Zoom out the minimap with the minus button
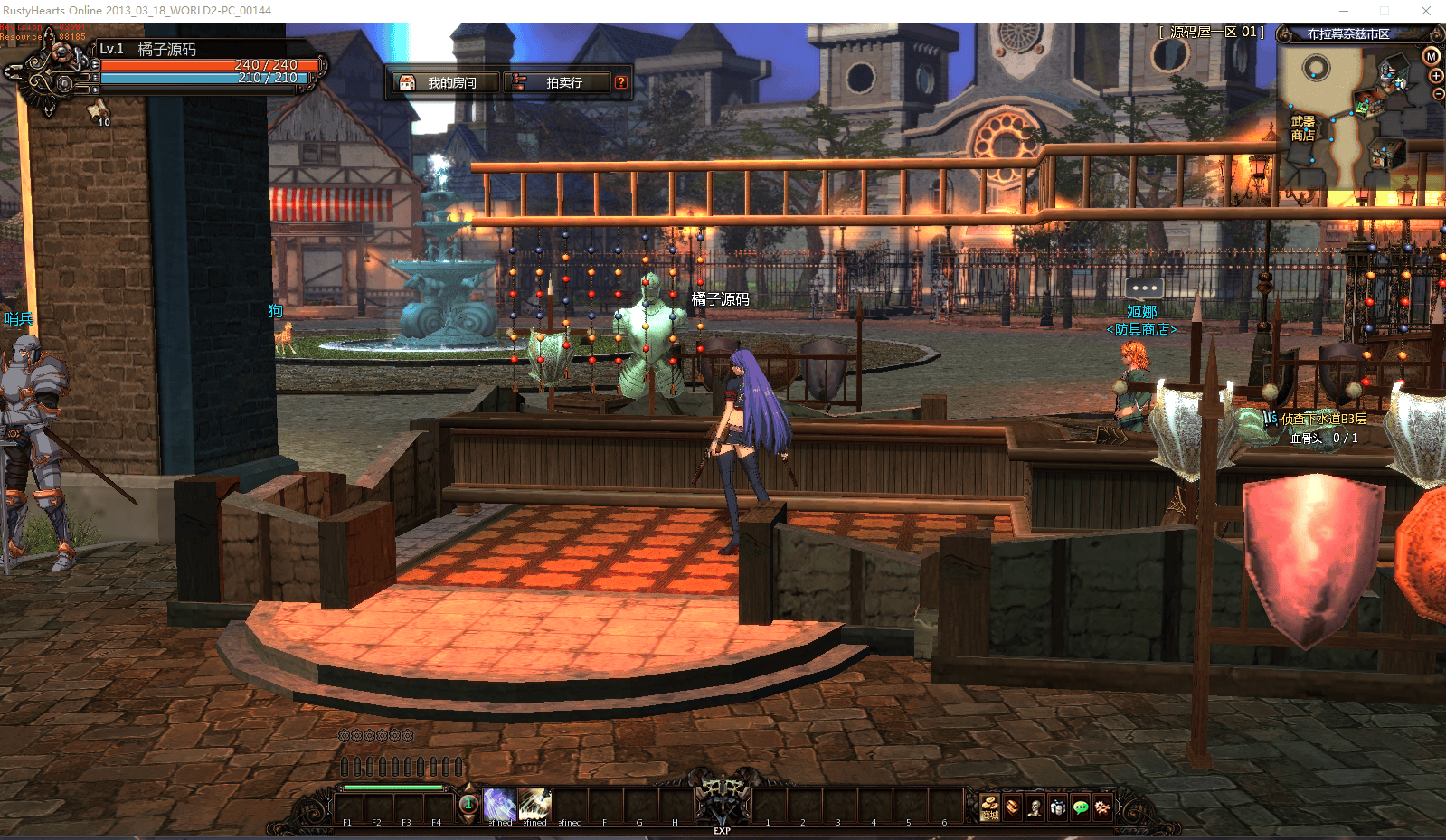Image resolution: width=1446 pixels, height=840 pixels. coord(1439,94)
